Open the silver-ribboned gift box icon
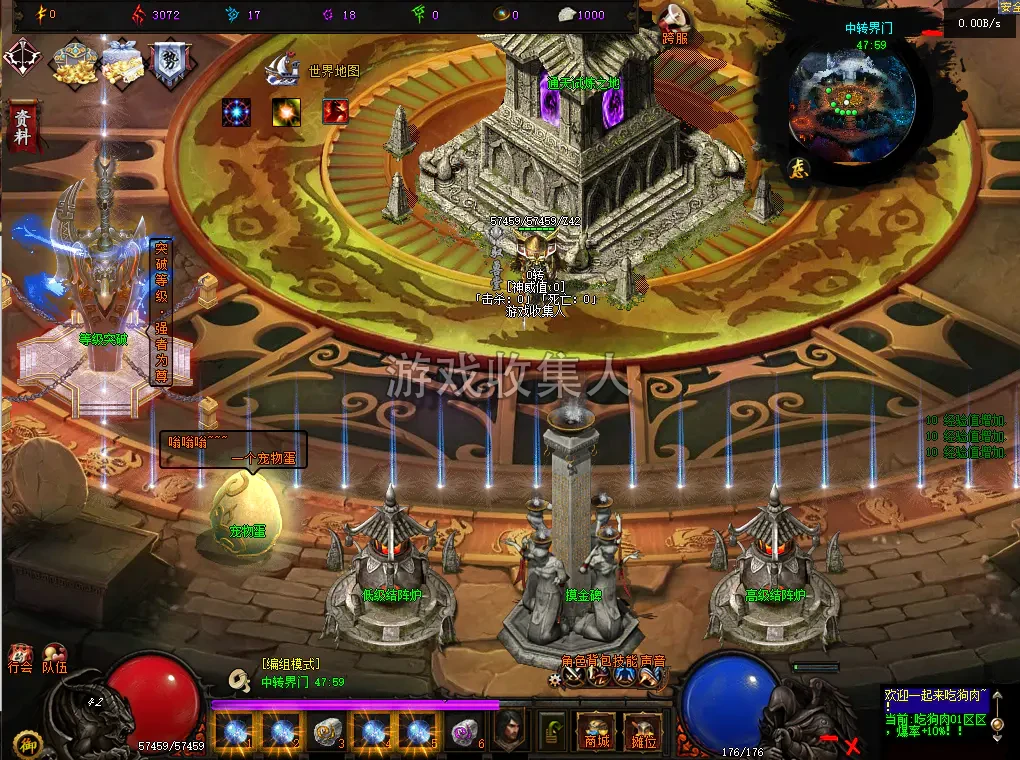The width and height of the screenshot is (1020, 760). click(x=123, y=64)
